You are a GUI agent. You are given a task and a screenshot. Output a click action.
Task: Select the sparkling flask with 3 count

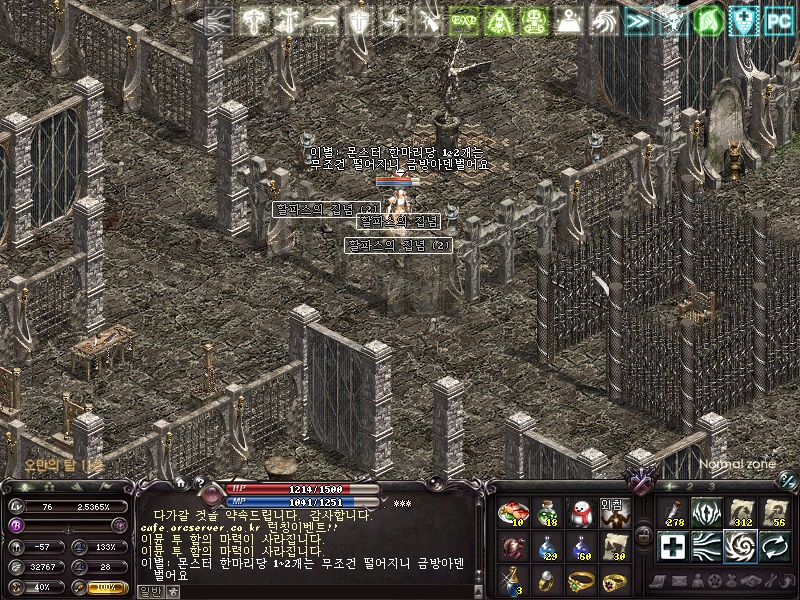pos(513,580)
